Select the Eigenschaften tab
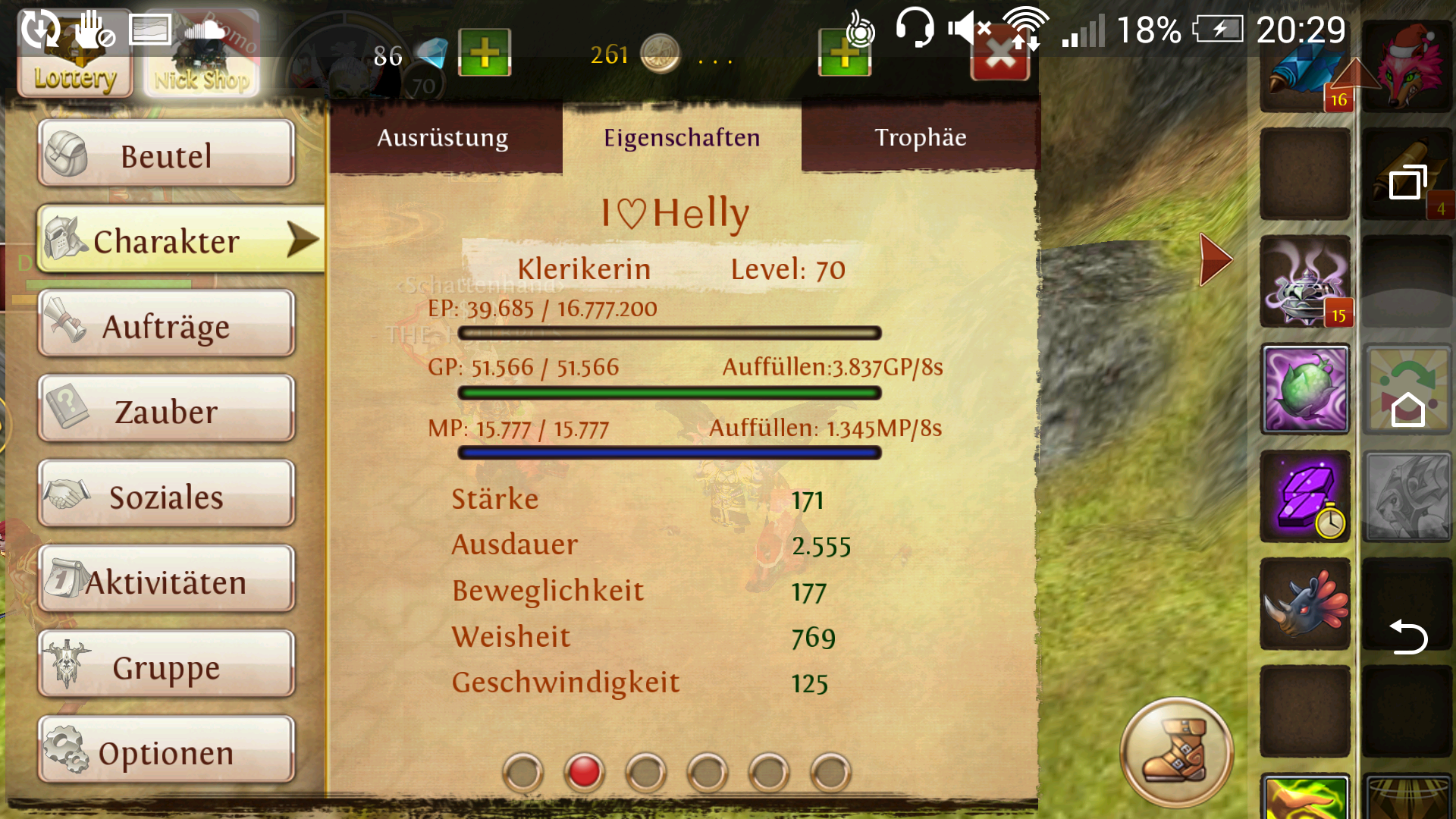This screenshot has width=1456, height=819. [681, 137]
